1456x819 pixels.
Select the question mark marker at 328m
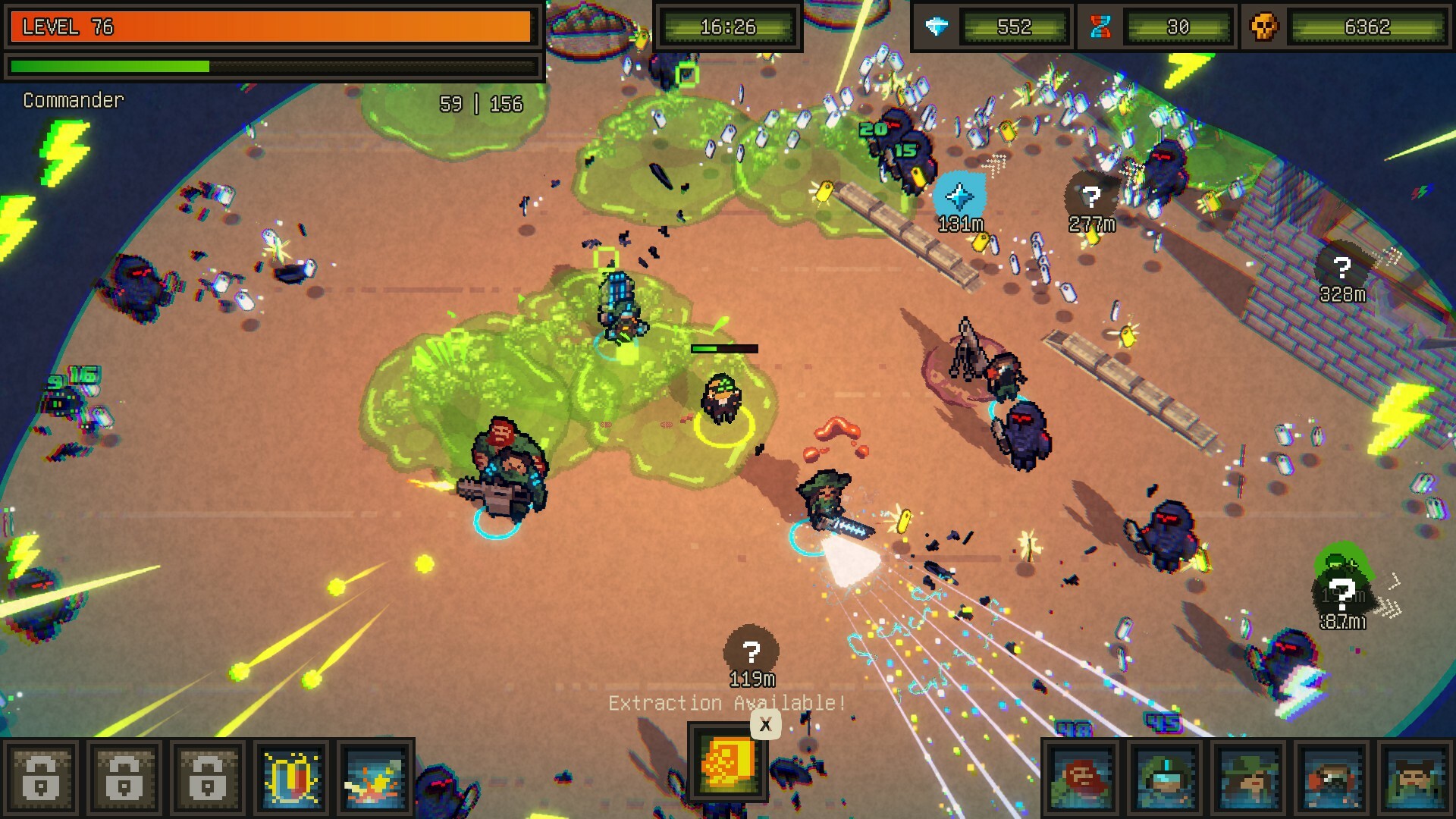click(1342, 267)
